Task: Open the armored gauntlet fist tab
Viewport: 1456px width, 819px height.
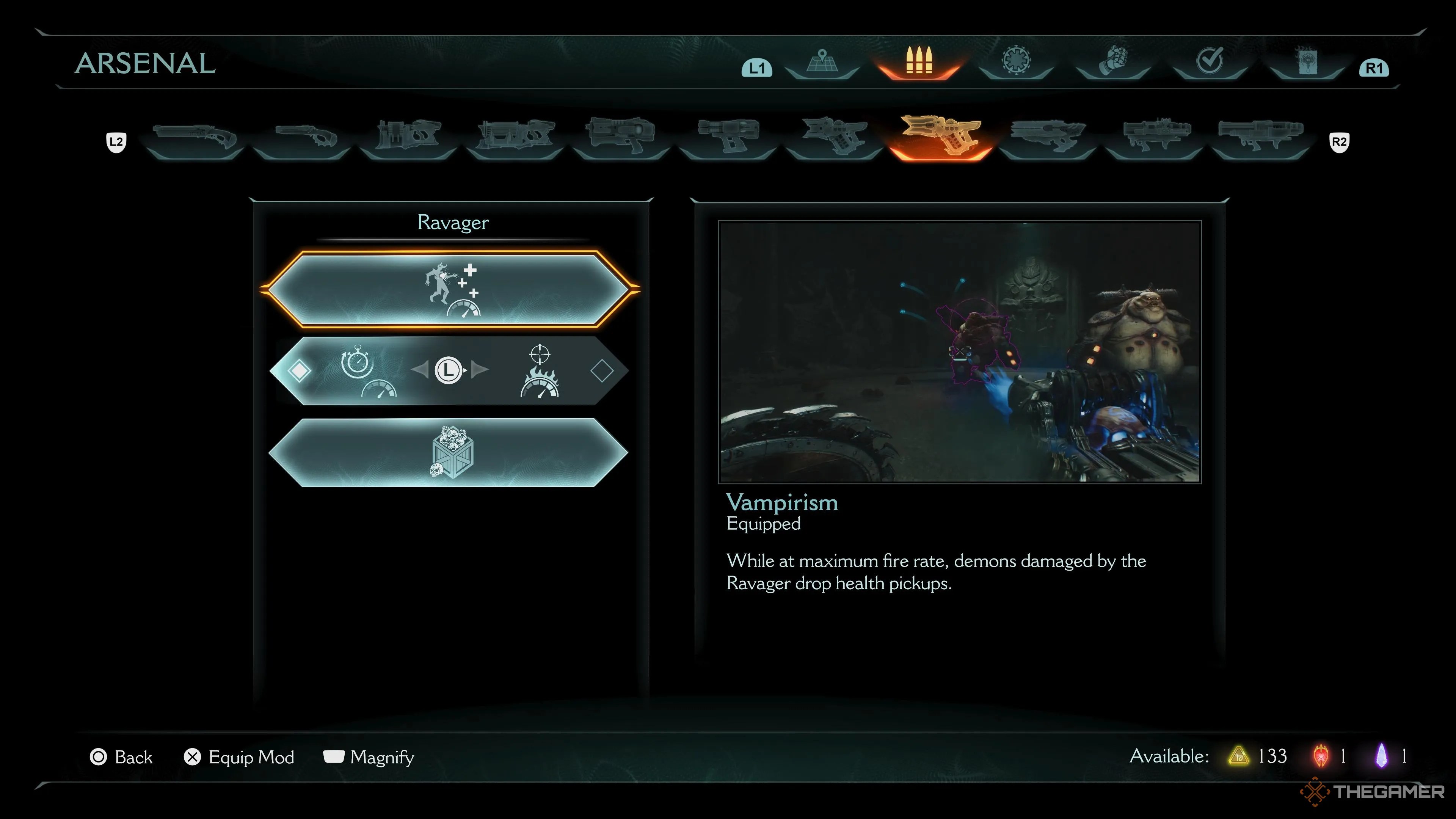Action: [1113, 61]
